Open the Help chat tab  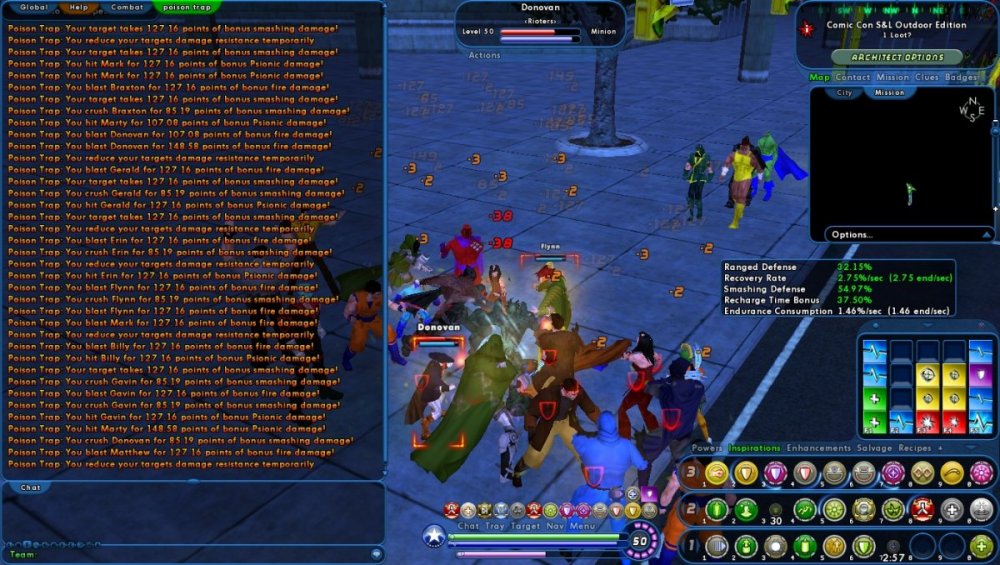click(x=79, y=7)
